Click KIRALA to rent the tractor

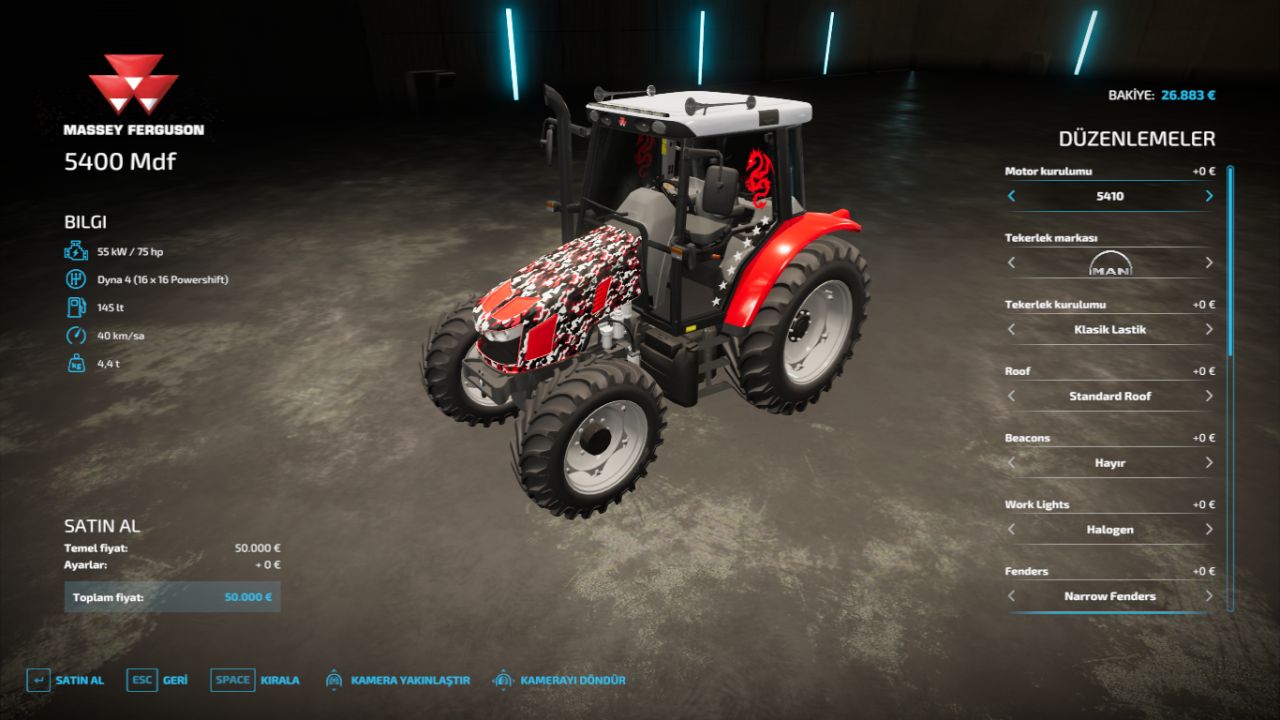(278, 679)
